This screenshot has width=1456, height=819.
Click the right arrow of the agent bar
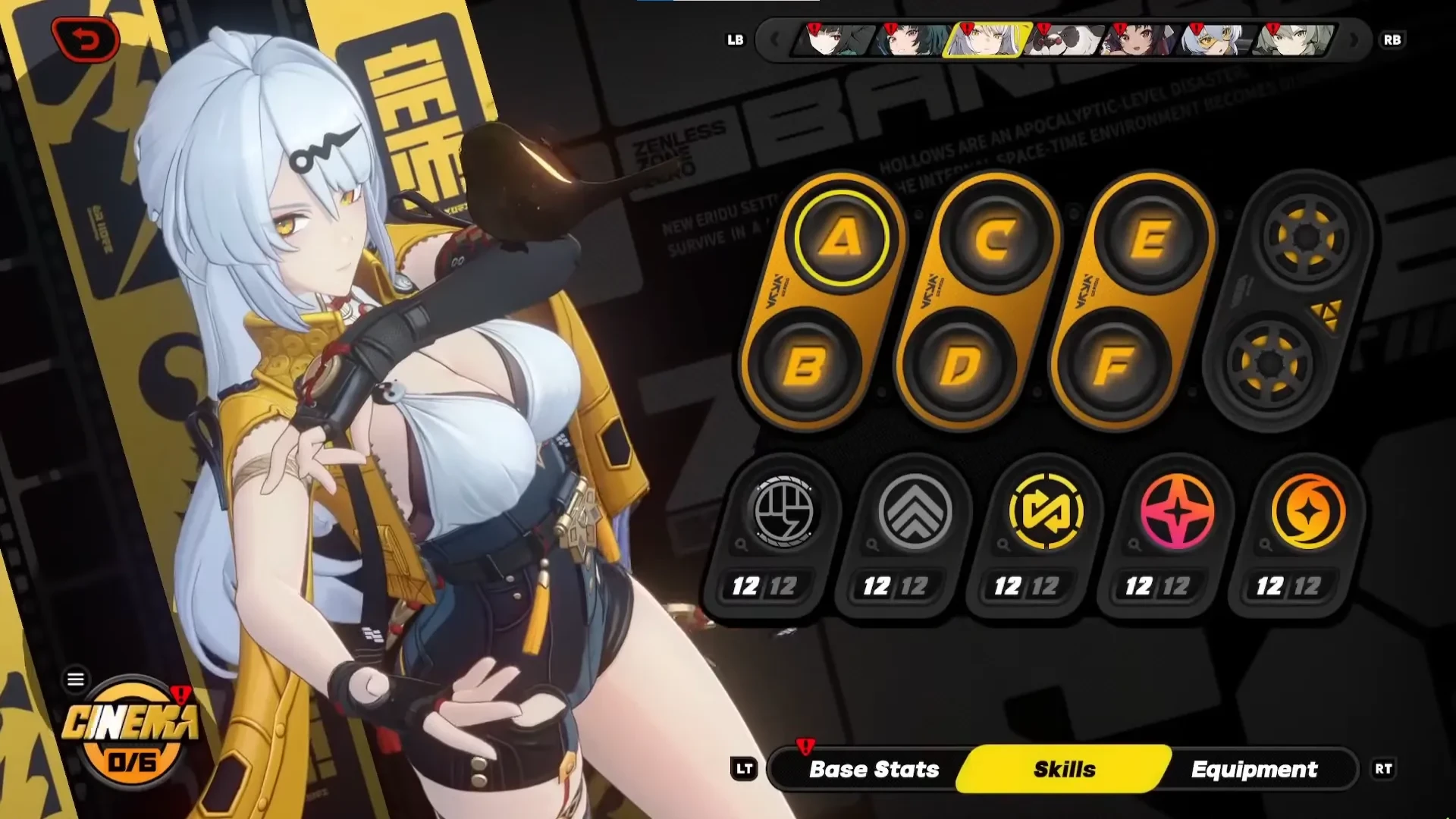(x=1354, y=39)
